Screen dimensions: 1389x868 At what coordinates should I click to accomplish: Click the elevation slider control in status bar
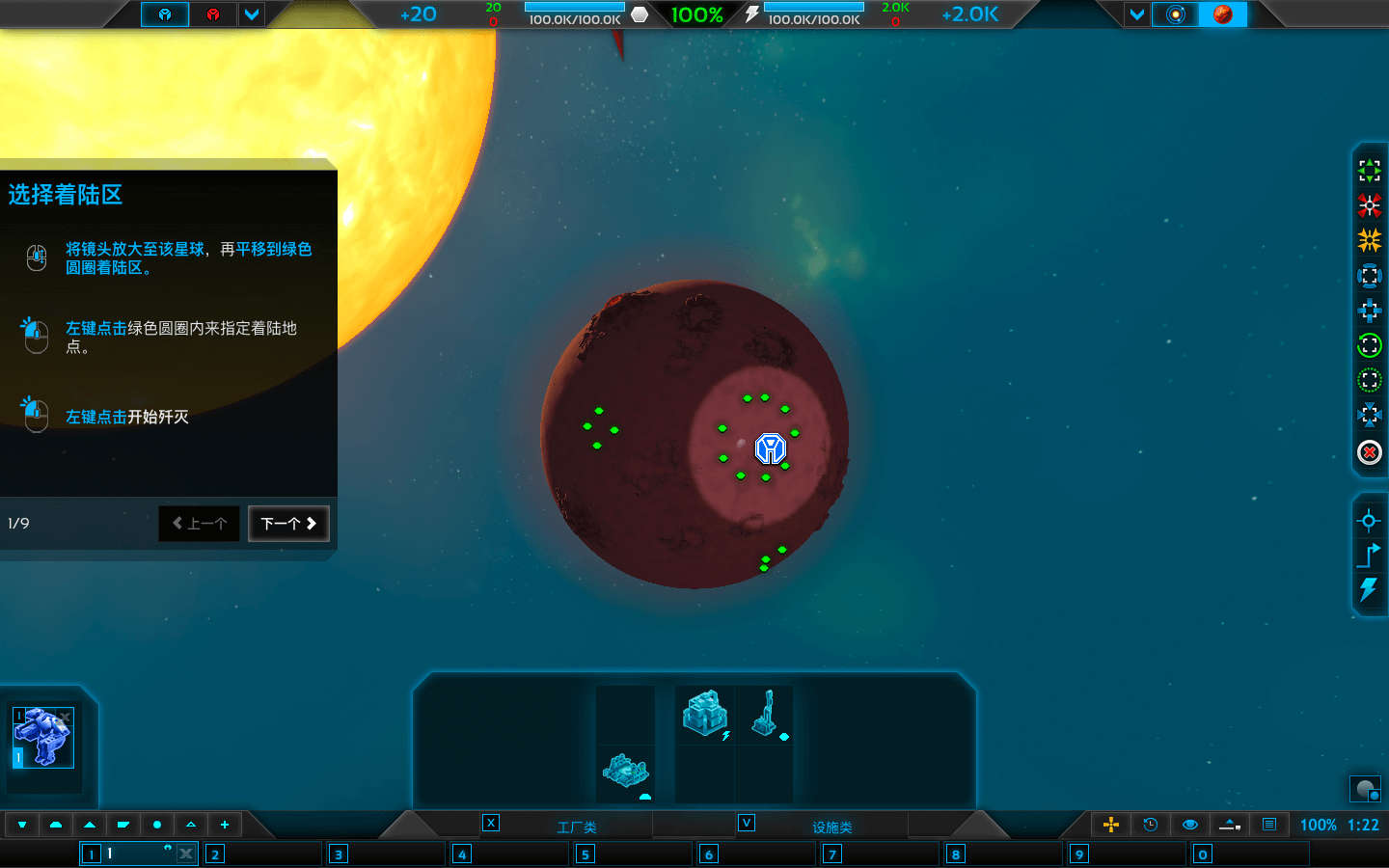coord(1229,825)
